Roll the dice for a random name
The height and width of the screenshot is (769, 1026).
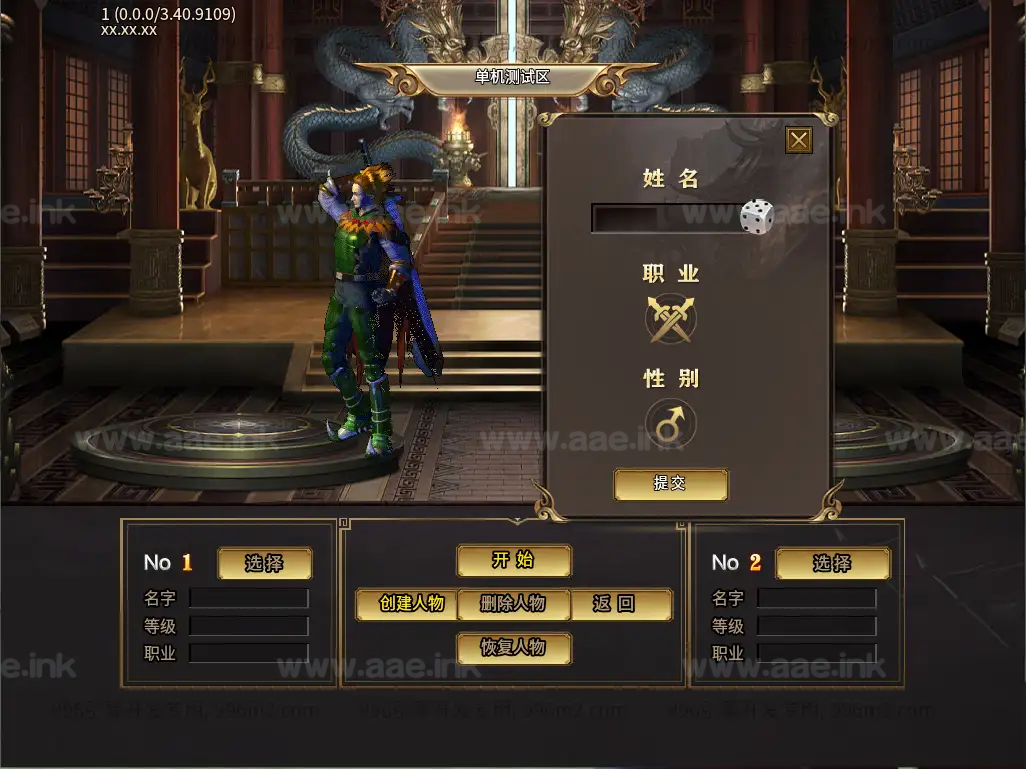[757, 217]
